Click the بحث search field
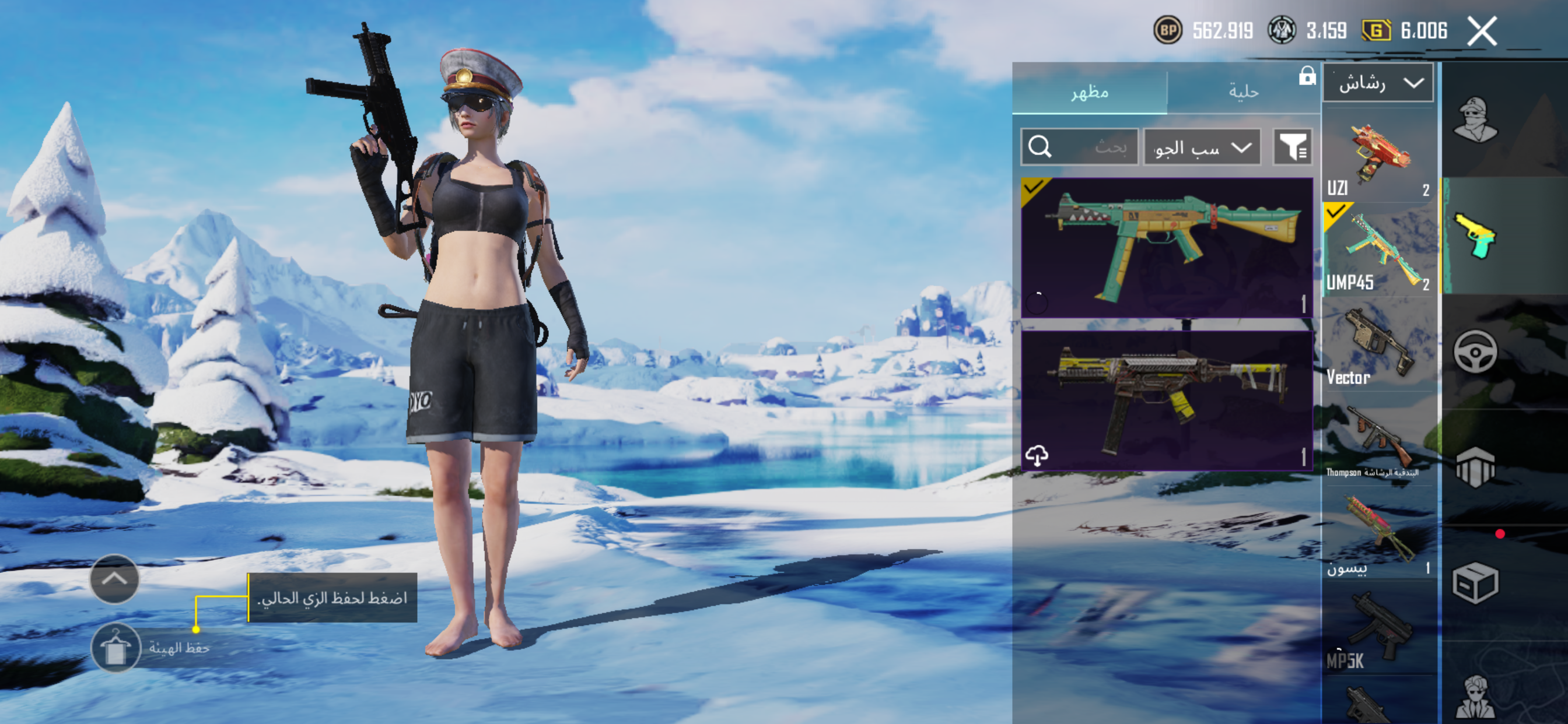 pyautogui.click(x=1079, y=147)
